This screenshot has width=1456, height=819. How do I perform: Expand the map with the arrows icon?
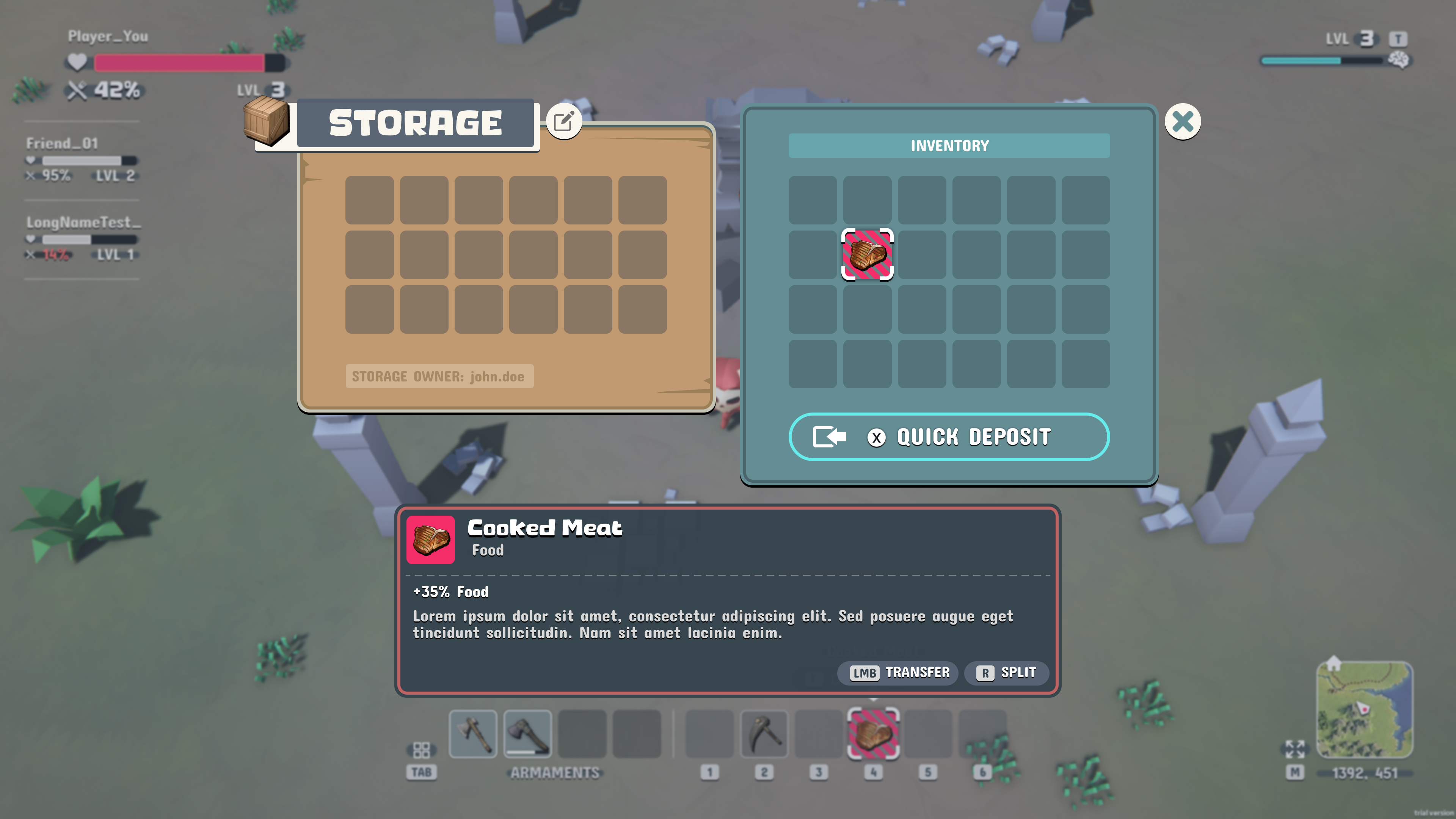click(1295, 749)
